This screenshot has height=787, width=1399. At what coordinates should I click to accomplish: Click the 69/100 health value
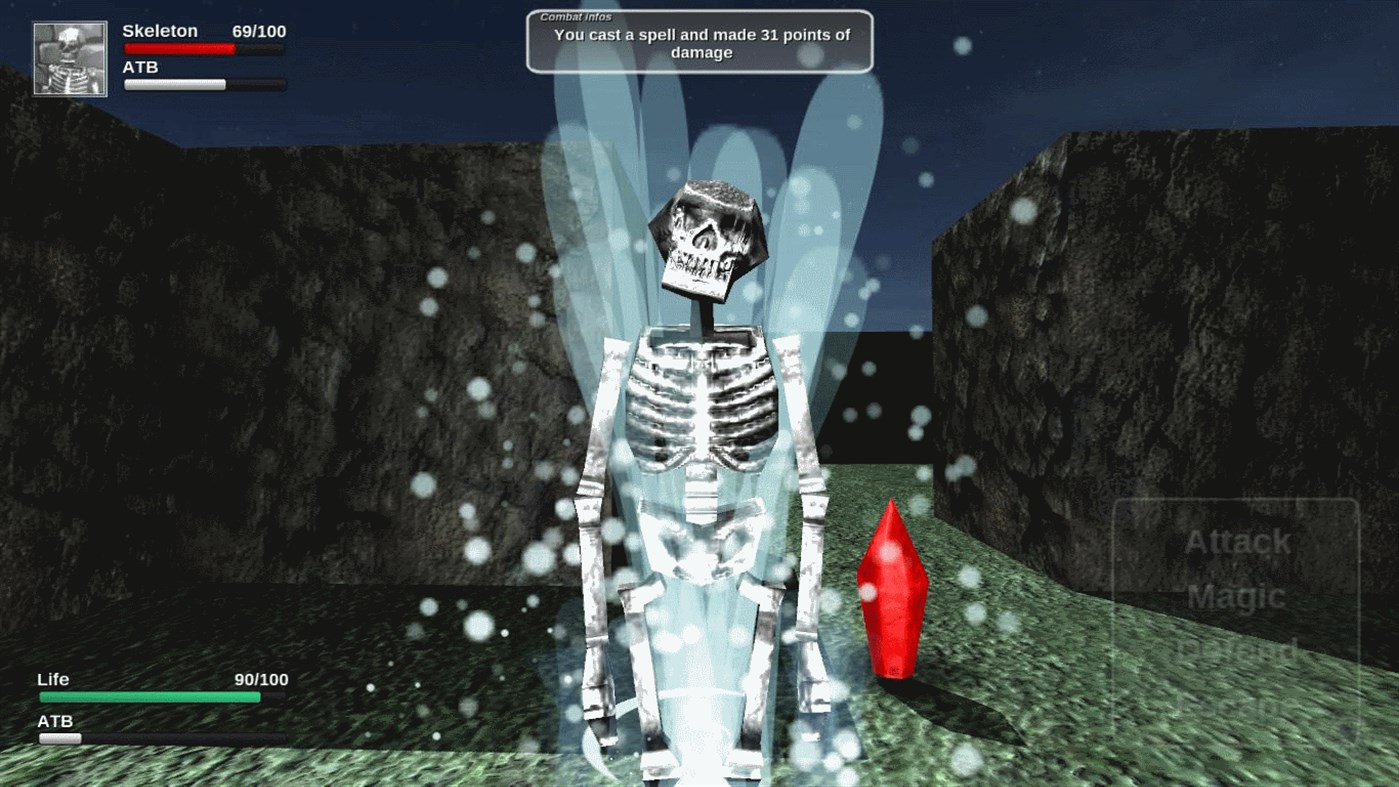tap(262, 31)
